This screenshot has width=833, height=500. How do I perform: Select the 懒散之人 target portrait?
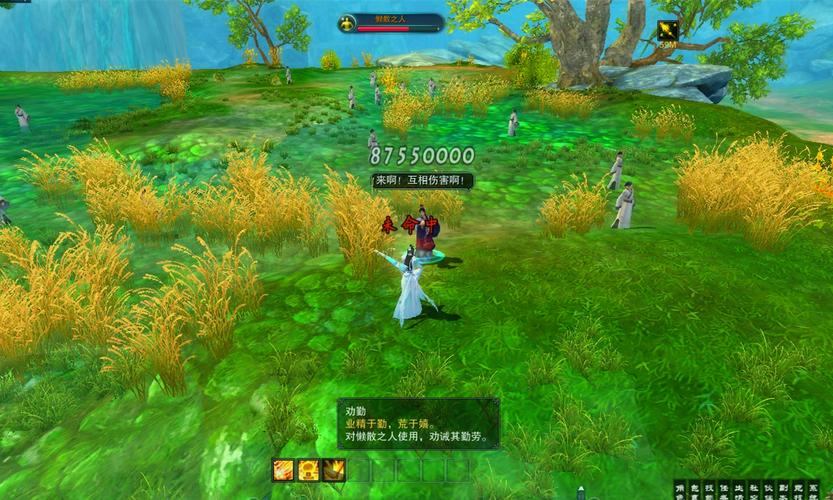click(x=349, y=23)
